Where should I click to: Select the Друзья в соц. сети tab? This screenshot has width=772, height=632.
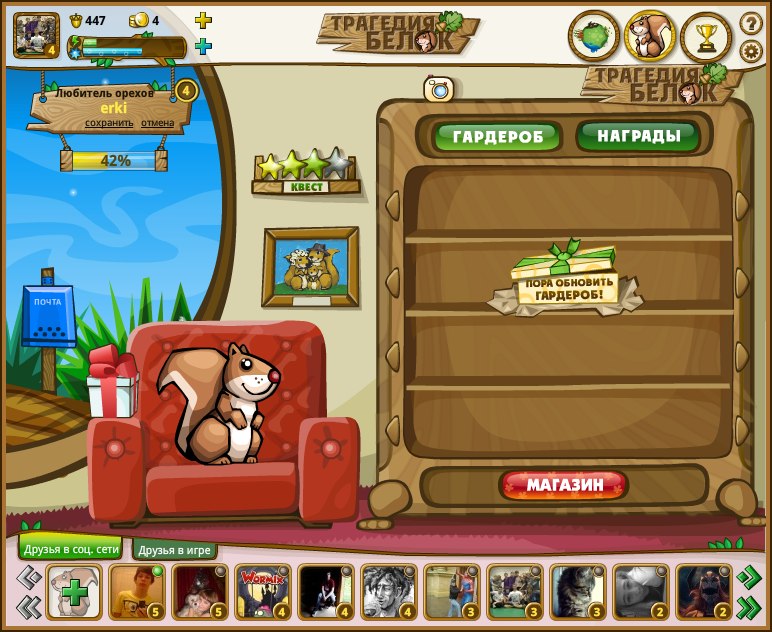coord(69,549)
